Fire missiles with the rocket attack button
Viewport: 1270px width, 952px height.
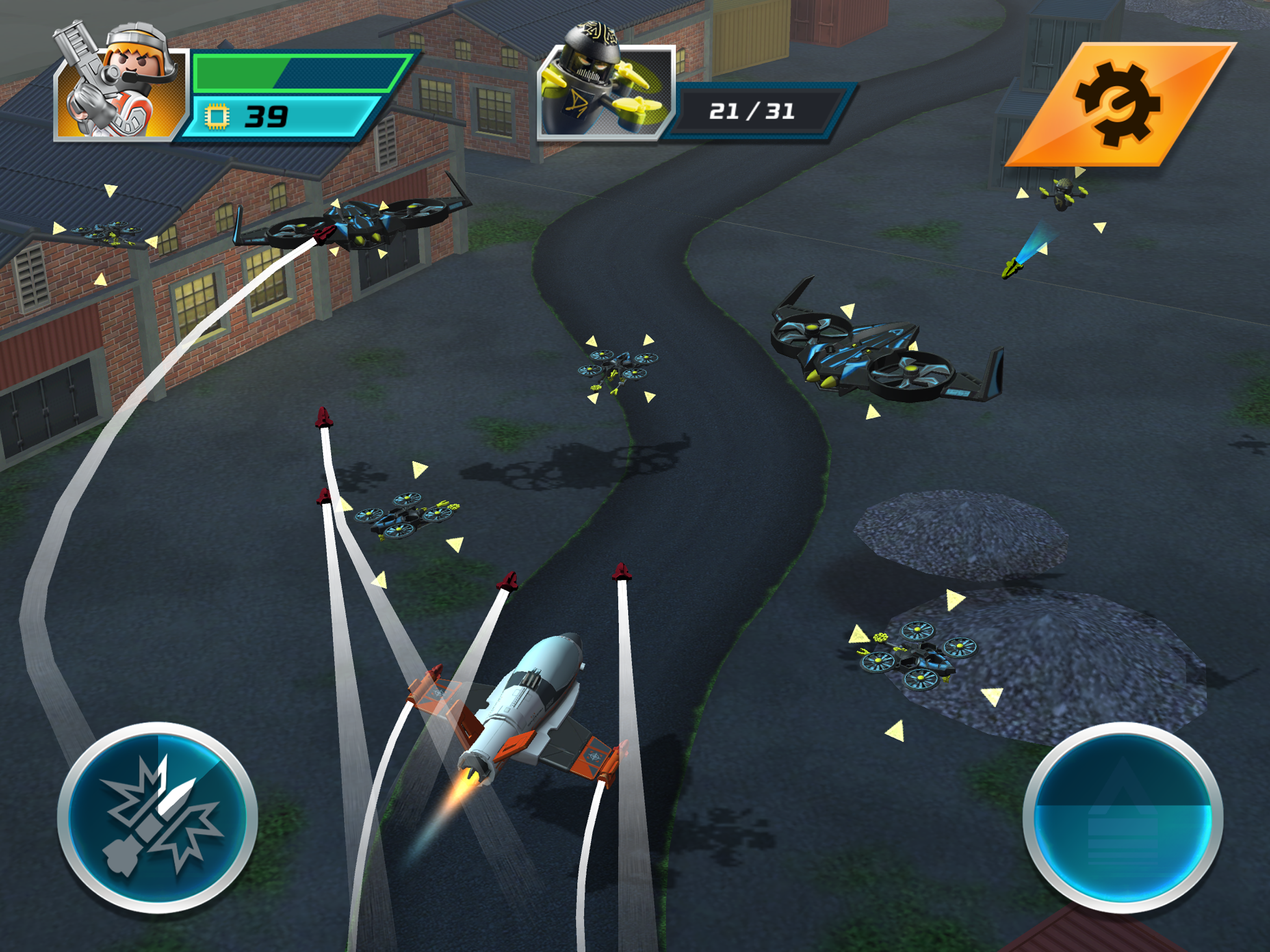coord(157,817)
